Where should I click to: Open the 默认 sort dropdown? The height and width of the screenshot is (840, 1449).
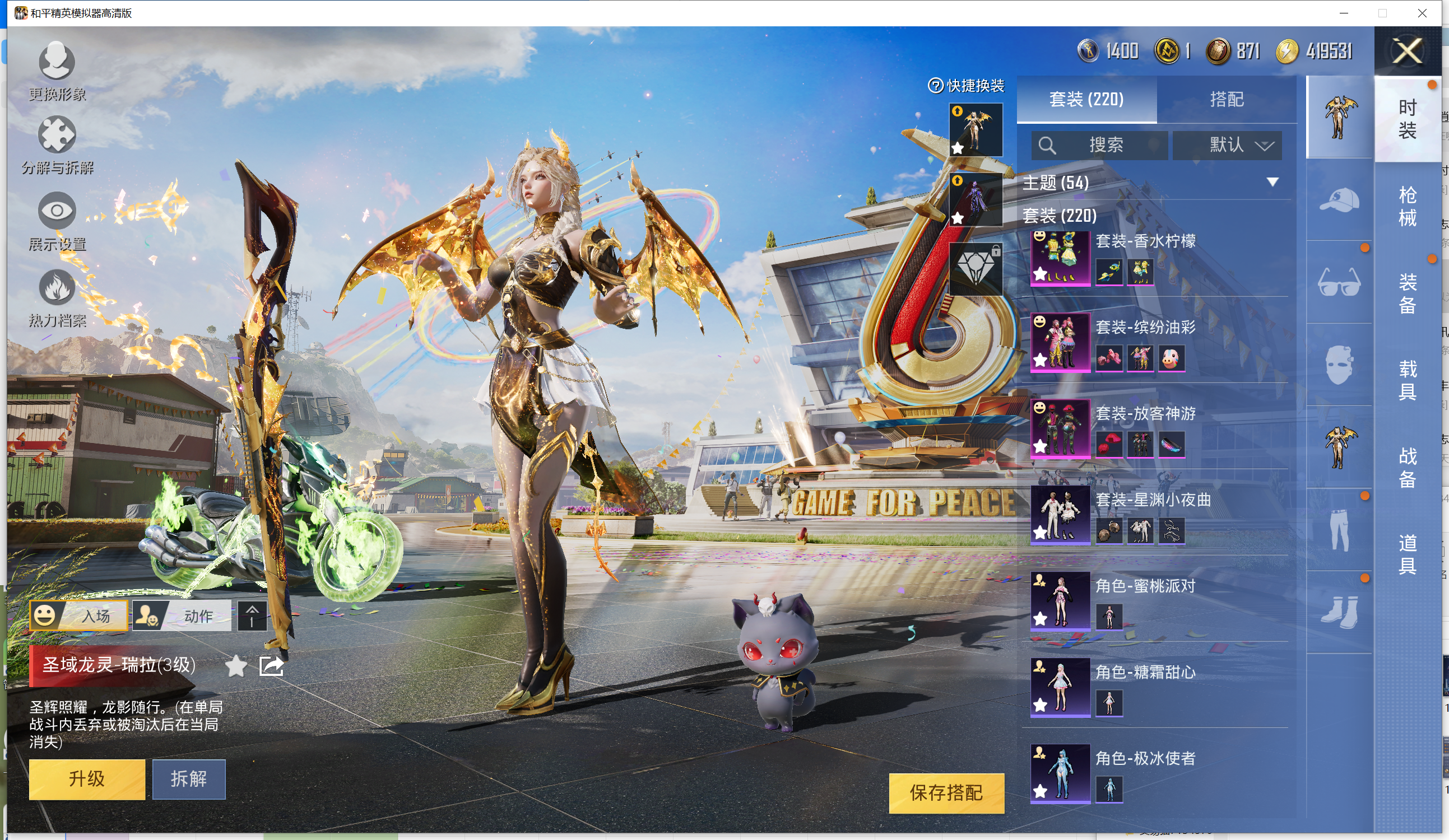[x=1227, y=145]
